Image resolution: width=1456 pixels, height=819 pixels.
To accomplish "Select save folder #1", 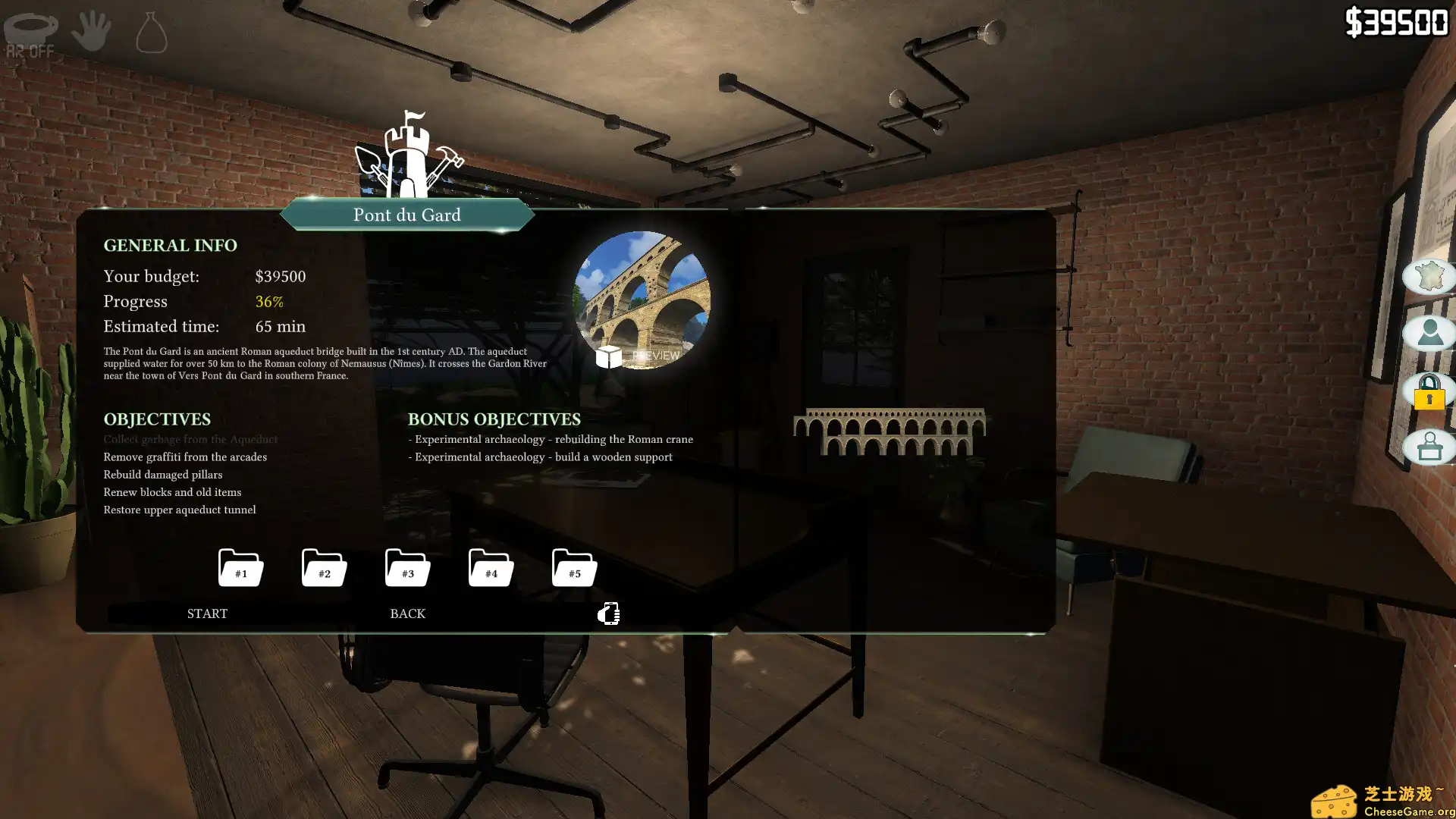I will [x=240, y=567].
